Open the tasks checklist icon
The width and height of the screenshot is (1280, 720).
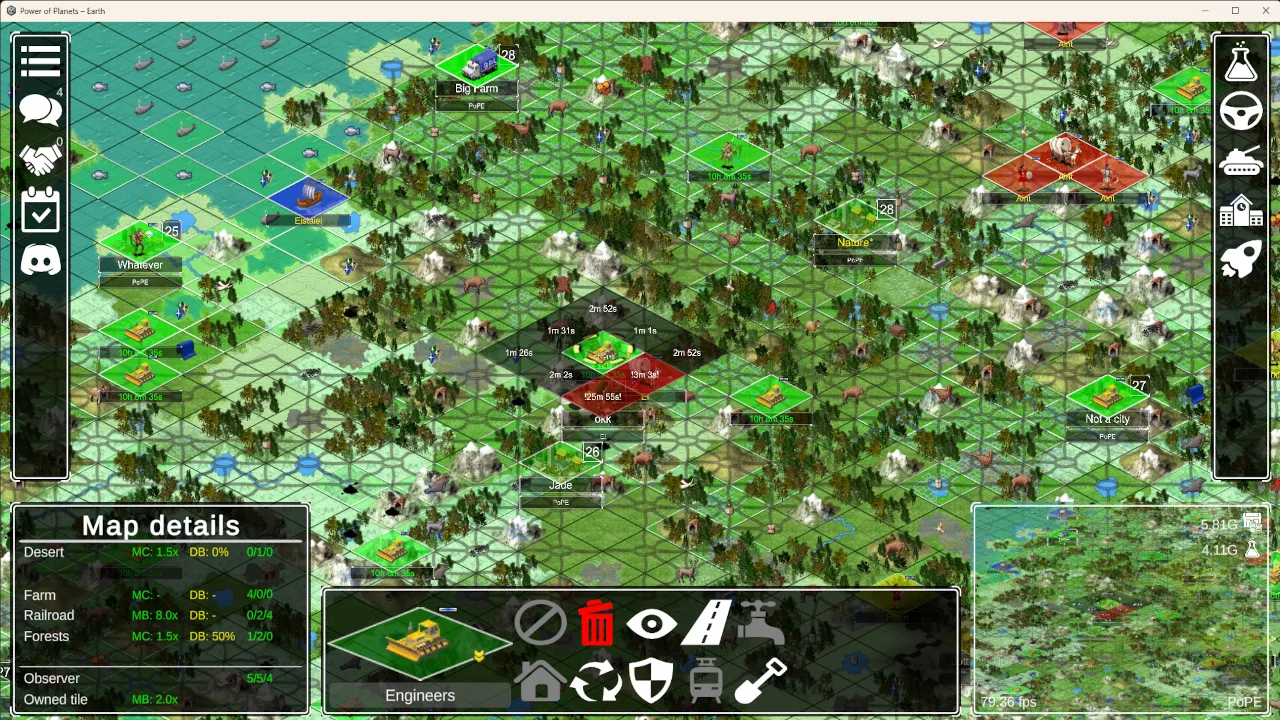click(40, 210)
